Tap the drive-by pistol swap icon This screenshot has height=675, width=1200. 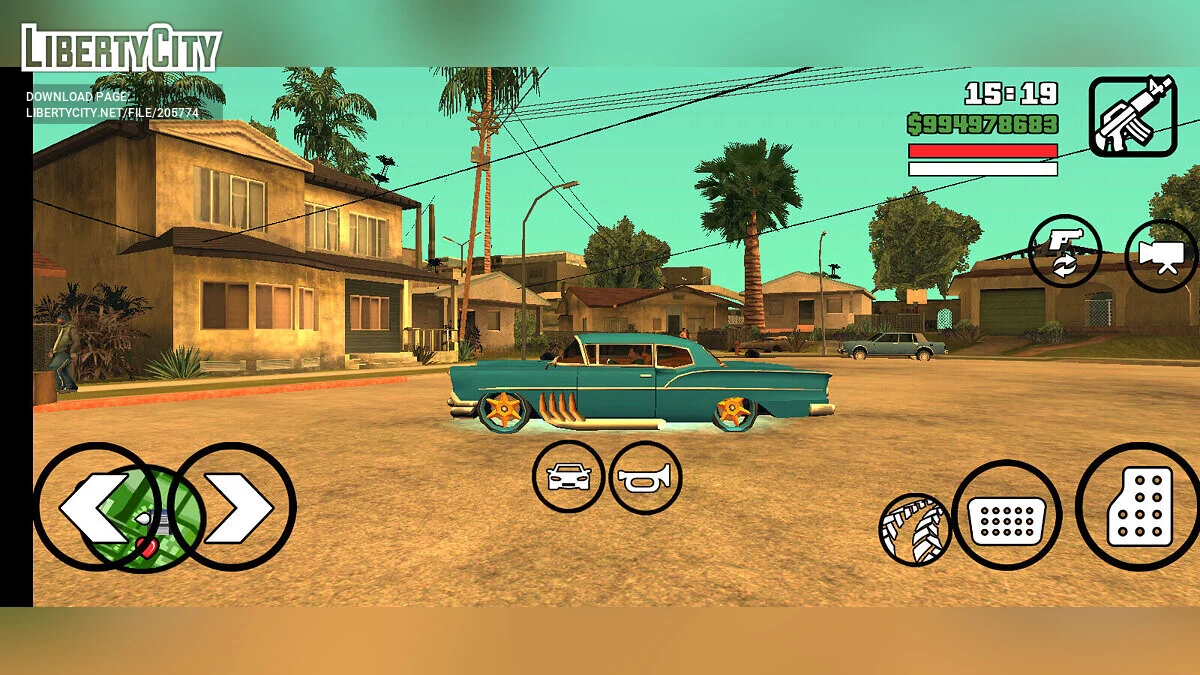click(1064, 250)
